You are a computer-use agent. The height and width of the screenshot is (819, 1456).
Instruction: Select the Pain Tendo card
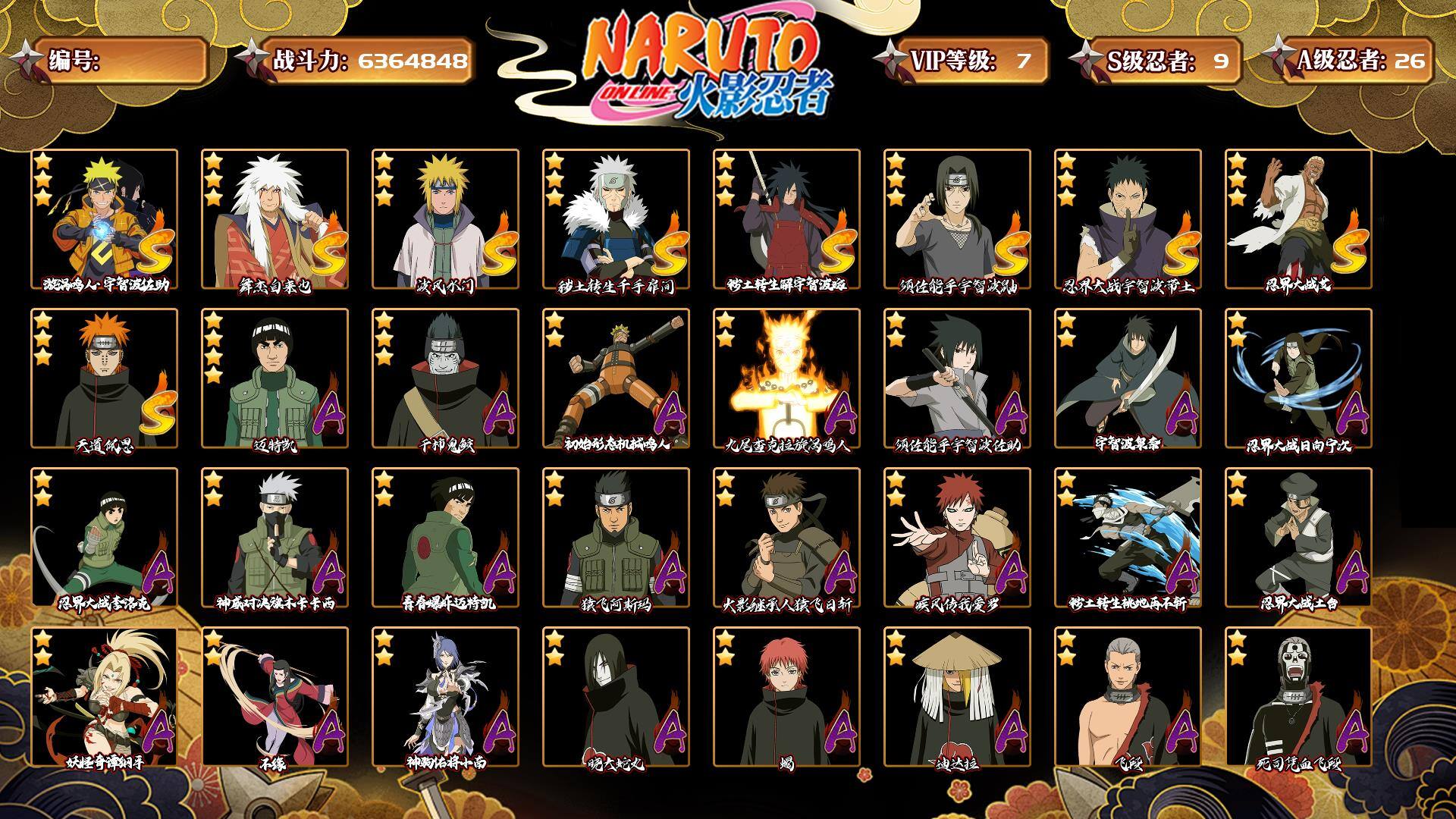[104, 378]
